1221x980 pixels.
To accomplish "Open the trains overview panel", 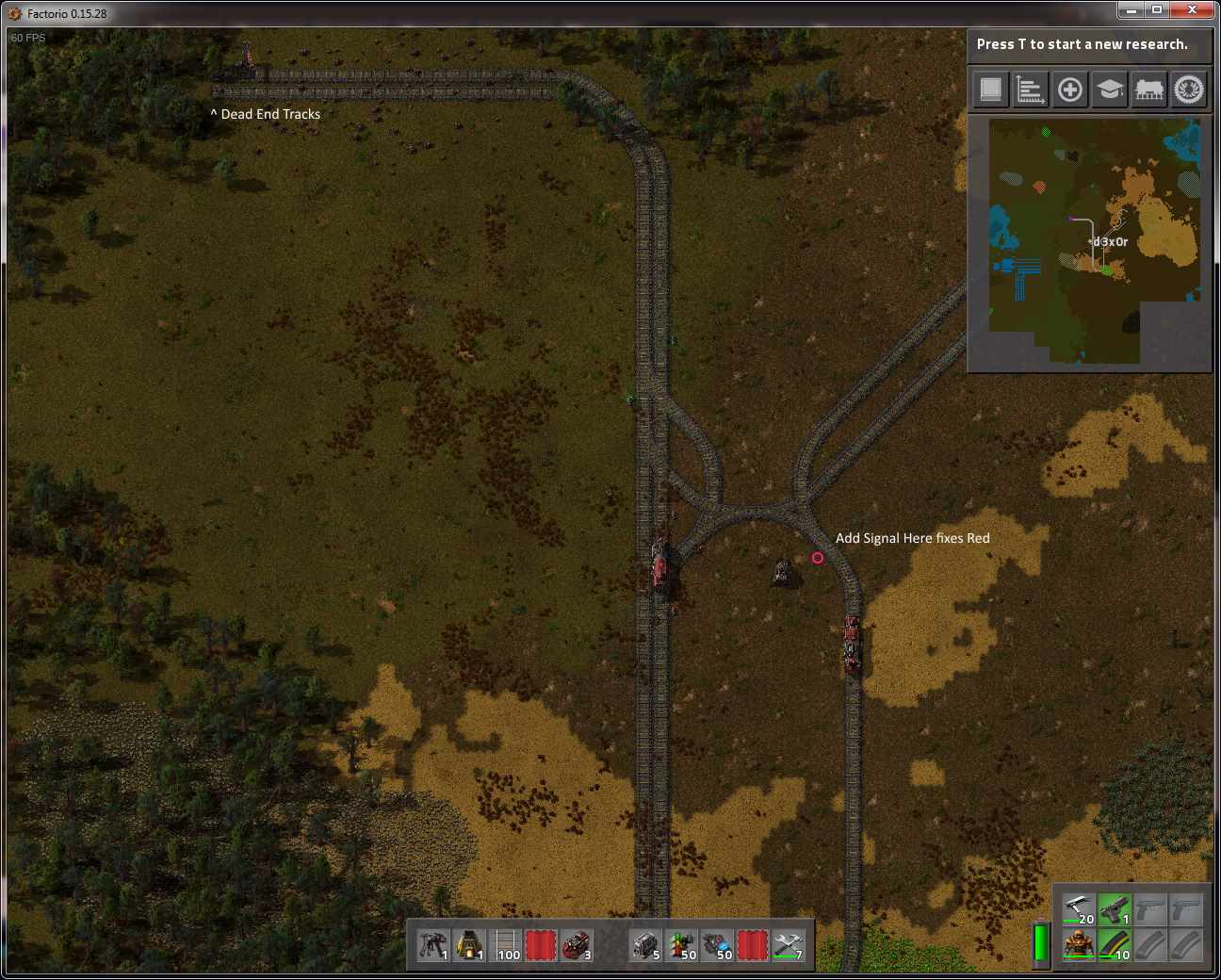I will pyautogui.click(x=1148, y=90).
